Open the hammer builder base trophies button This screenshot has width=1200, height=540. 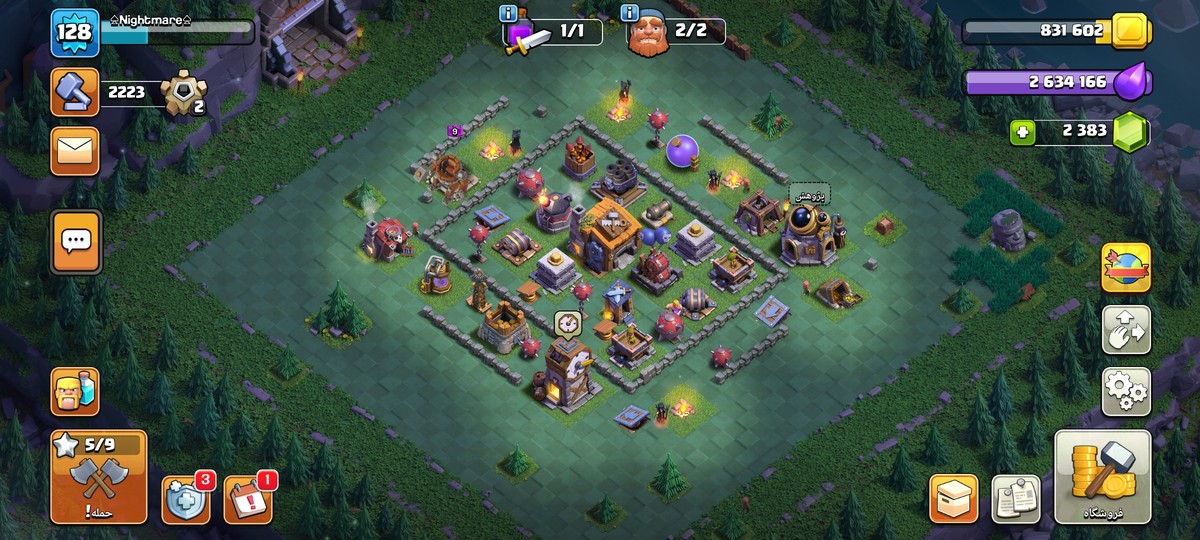click(75, 92)
